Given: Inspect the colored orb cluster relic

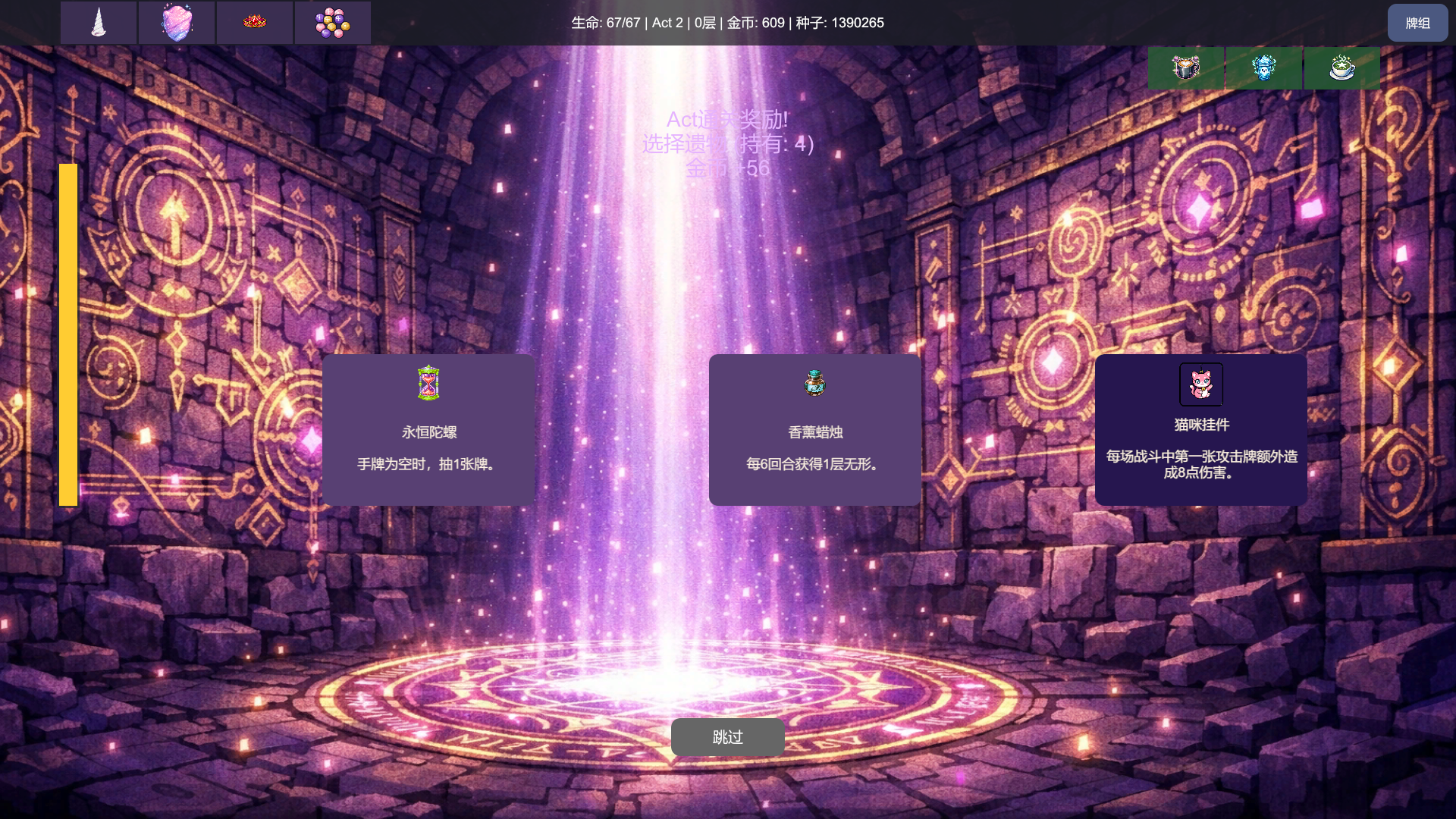Looking at the screenshot, I should pos(333,23).
